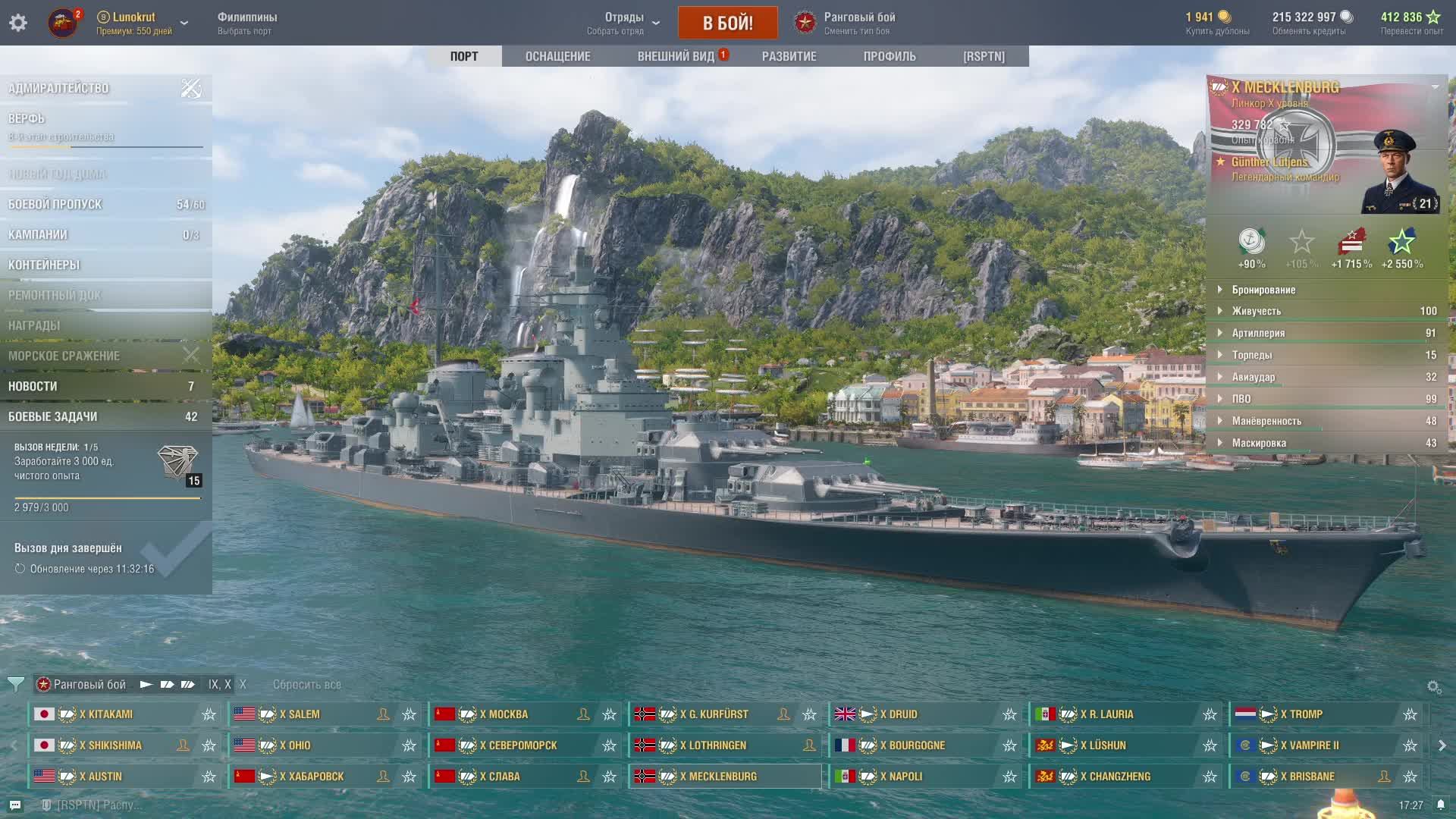This screenshot has height=819, width=1456.
Task: Expand the Маскировка parameter row
Action: [1259, 443]
